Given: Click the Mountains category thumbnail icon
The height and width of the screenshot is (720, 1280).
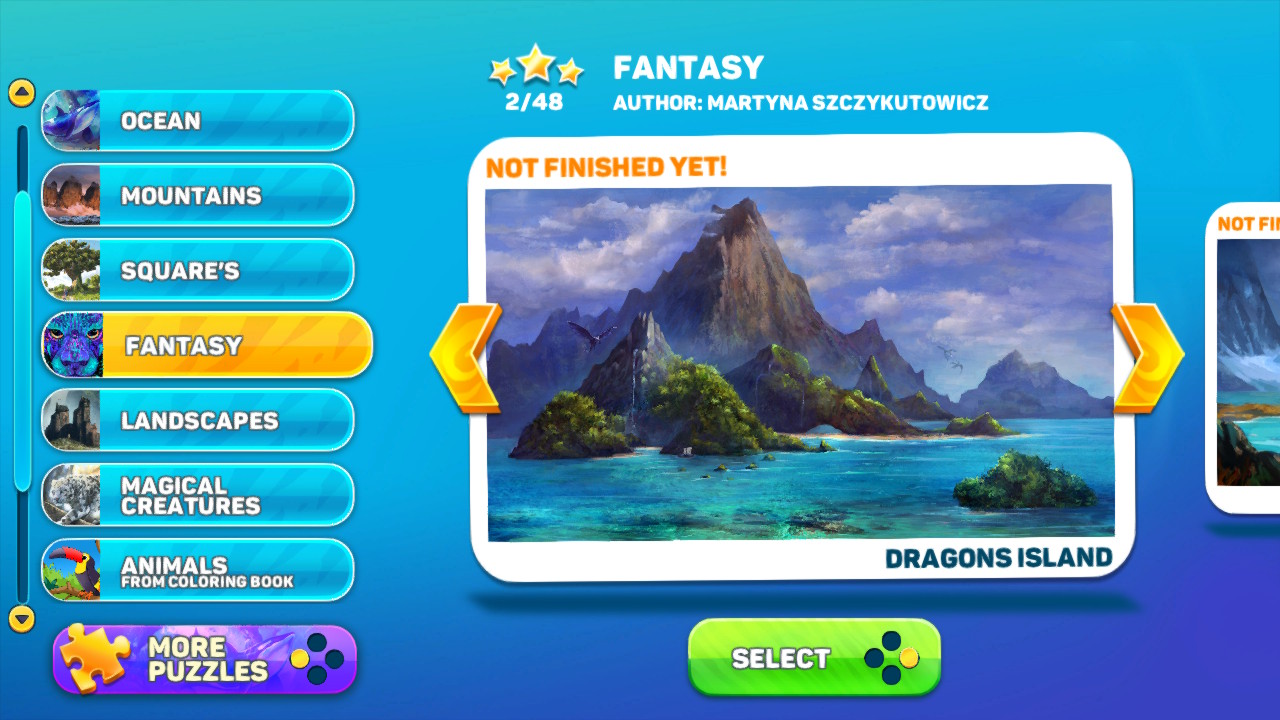Looking at the screenshot, I should pos(70,195).
